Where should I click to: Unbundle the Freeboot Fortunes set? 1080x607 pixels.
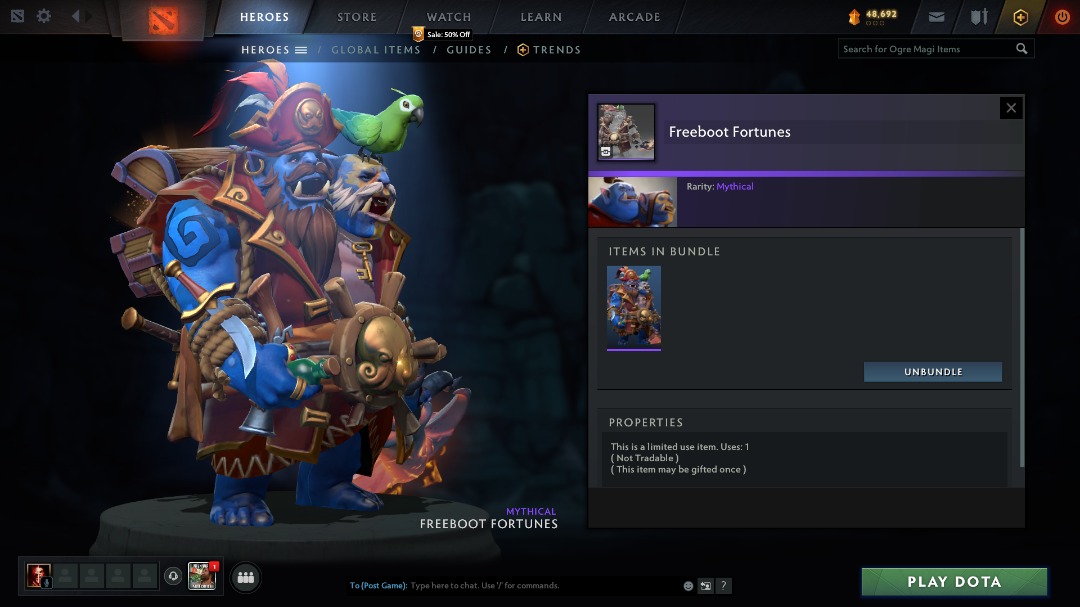point(933,372)
